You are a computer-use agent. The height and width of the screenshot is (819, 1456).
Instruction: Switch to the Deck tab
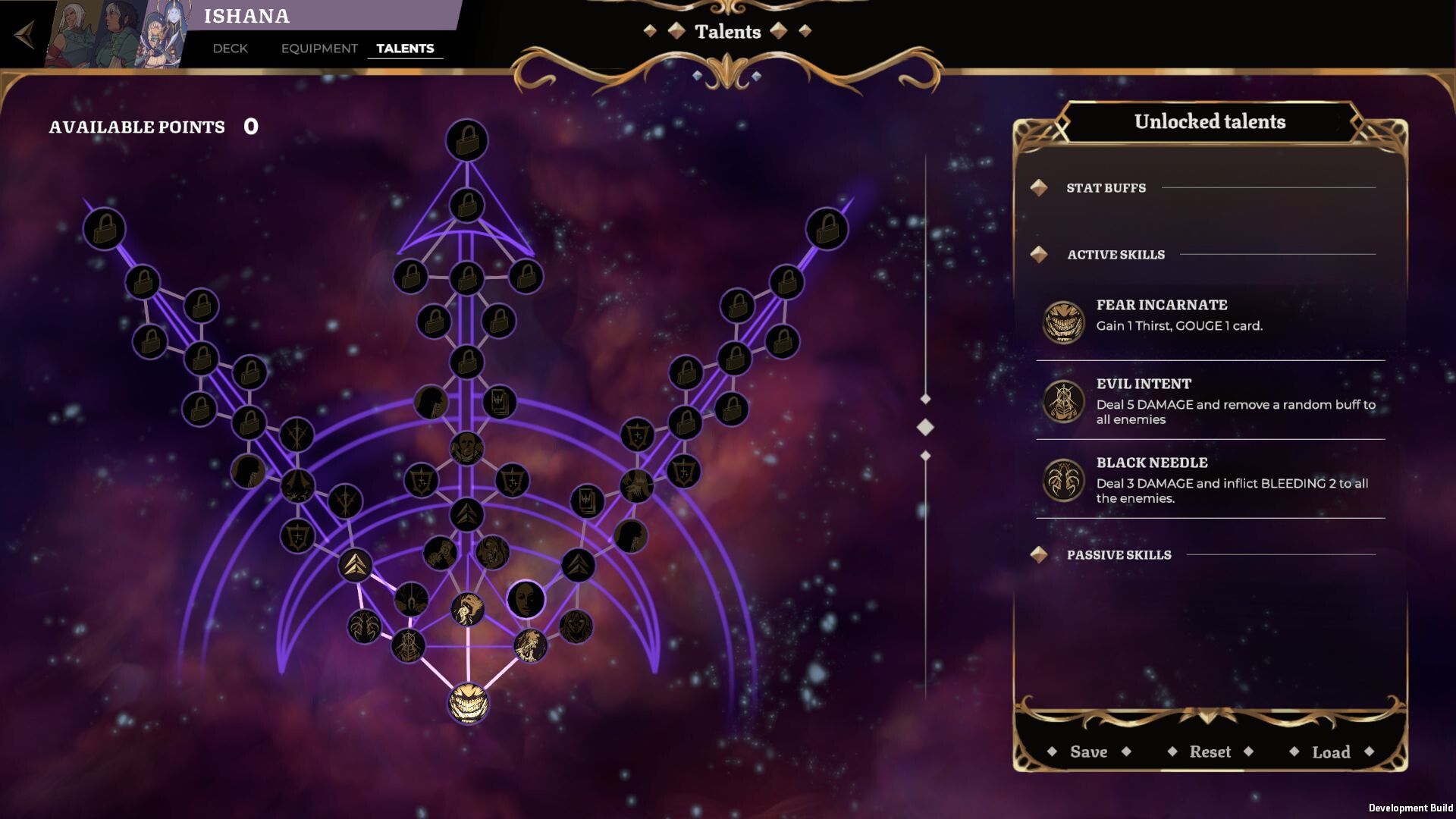tap(230, 49)
